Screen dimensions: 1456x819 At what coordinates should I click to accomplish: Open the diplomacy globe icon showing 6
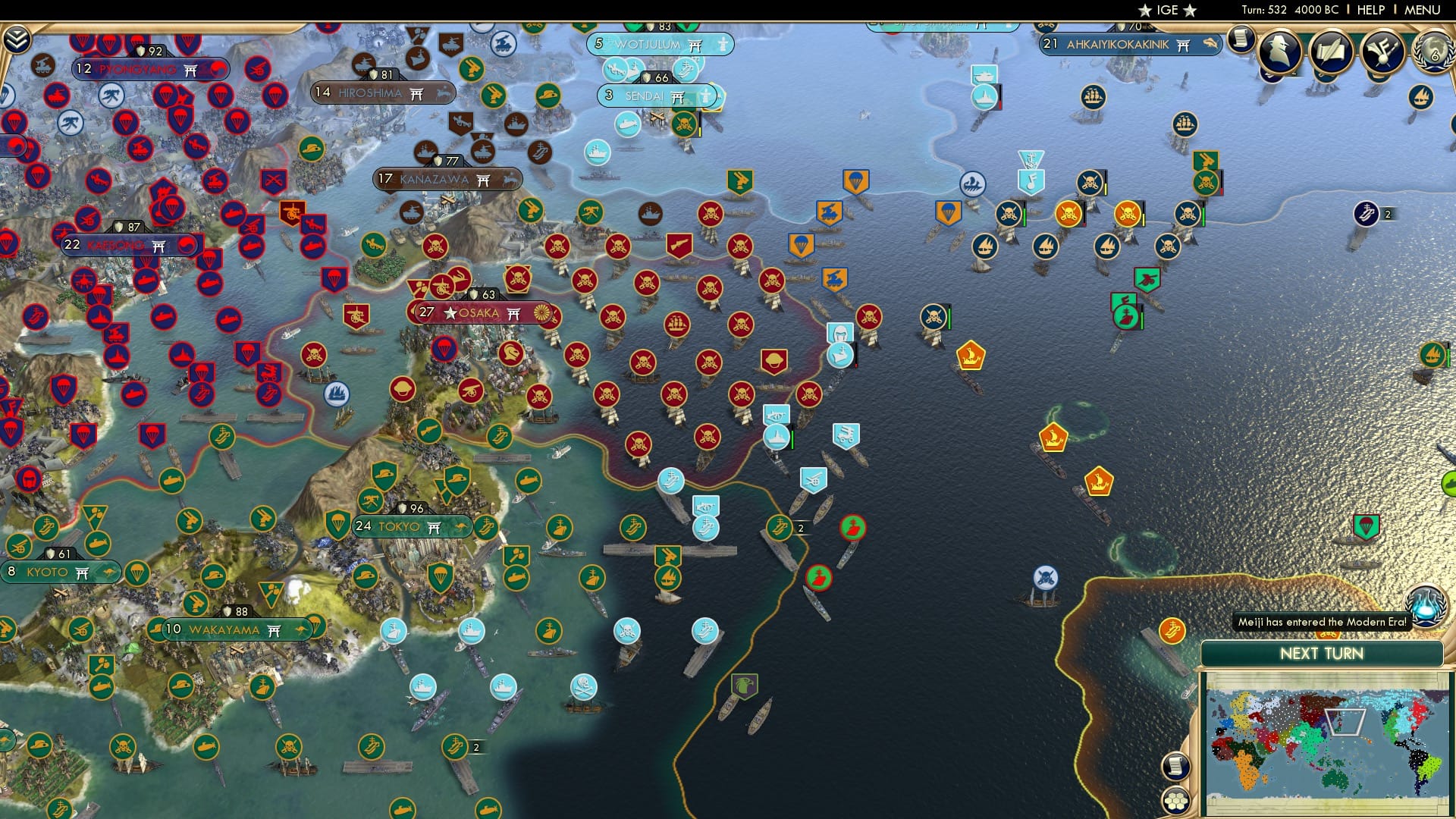1436,53
